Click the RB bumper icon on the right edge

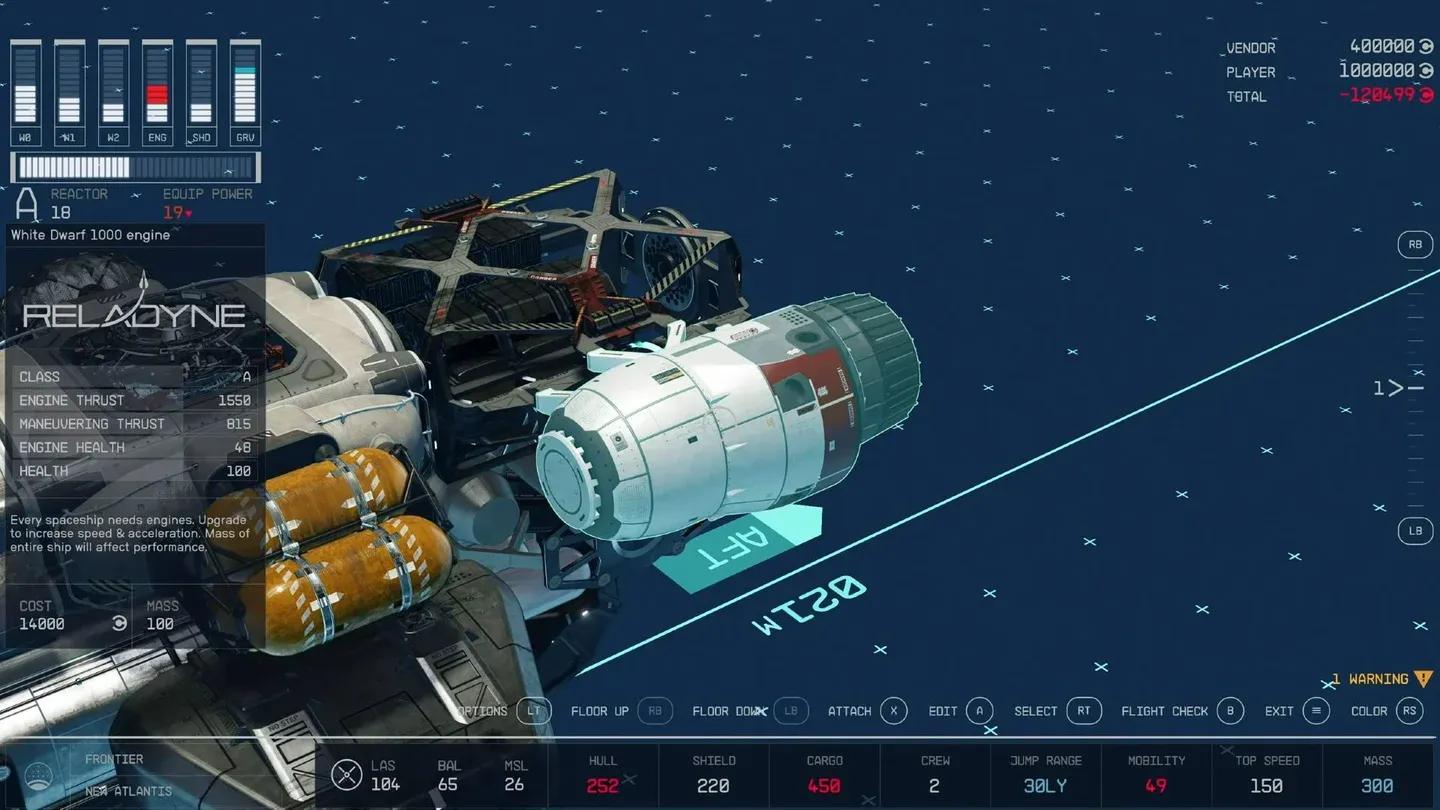[1415, 244]
